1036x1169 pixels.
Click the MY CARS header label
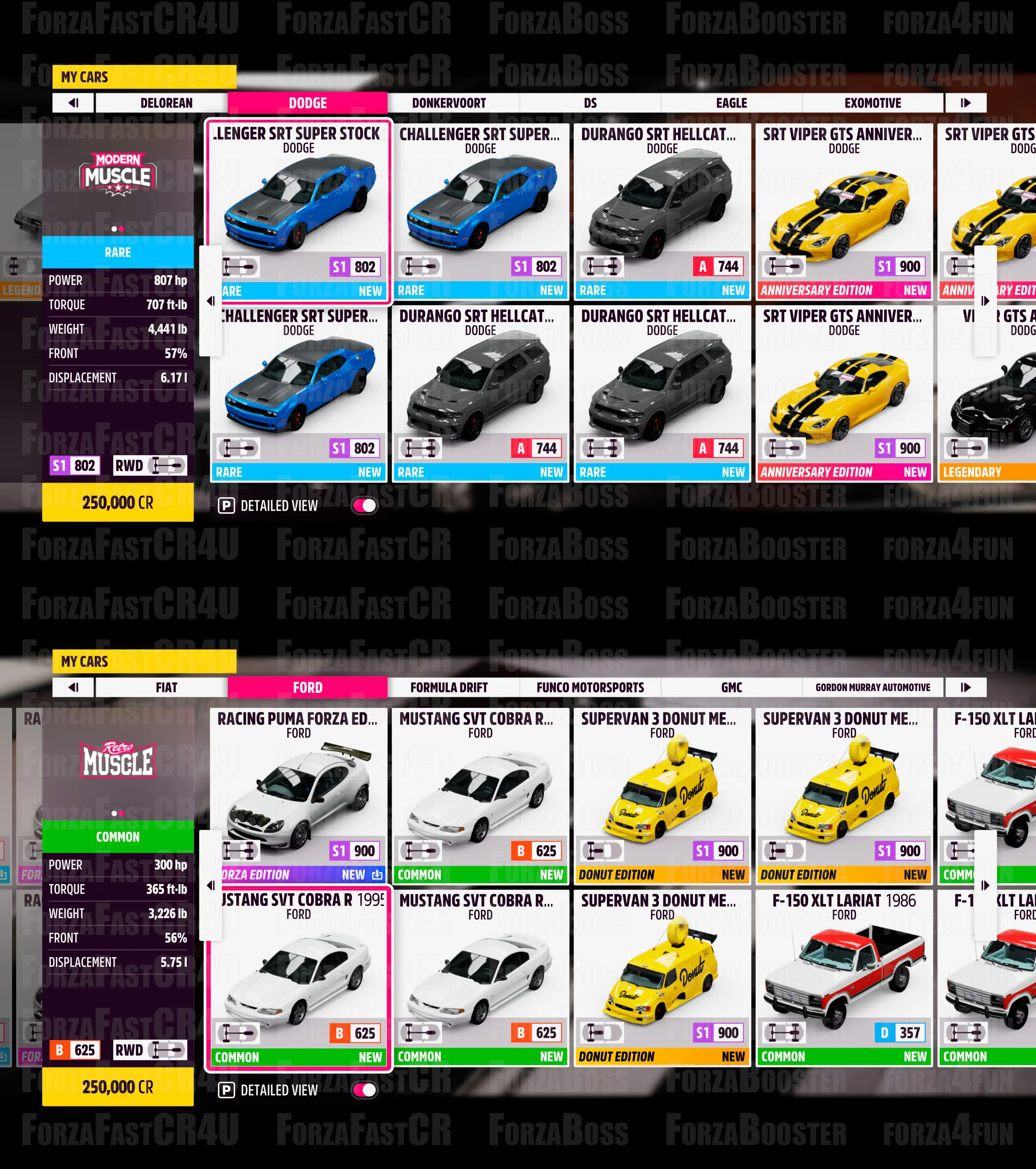pyautogui.click(x=86, y=77)
